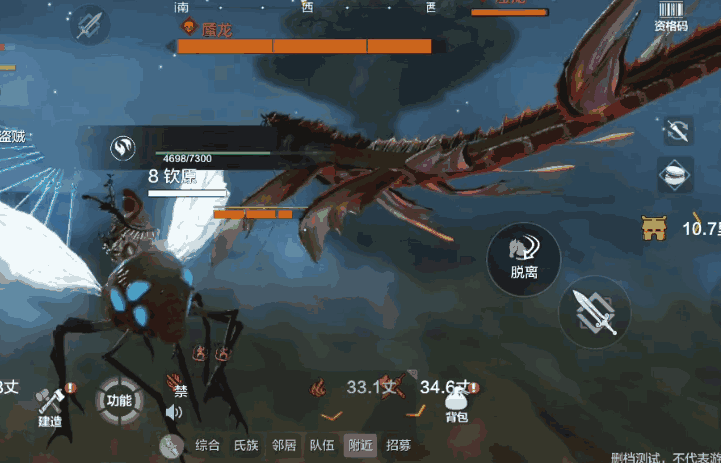Attack with the large sword button
Screen dimensions: 721x463
coord(594,312)
